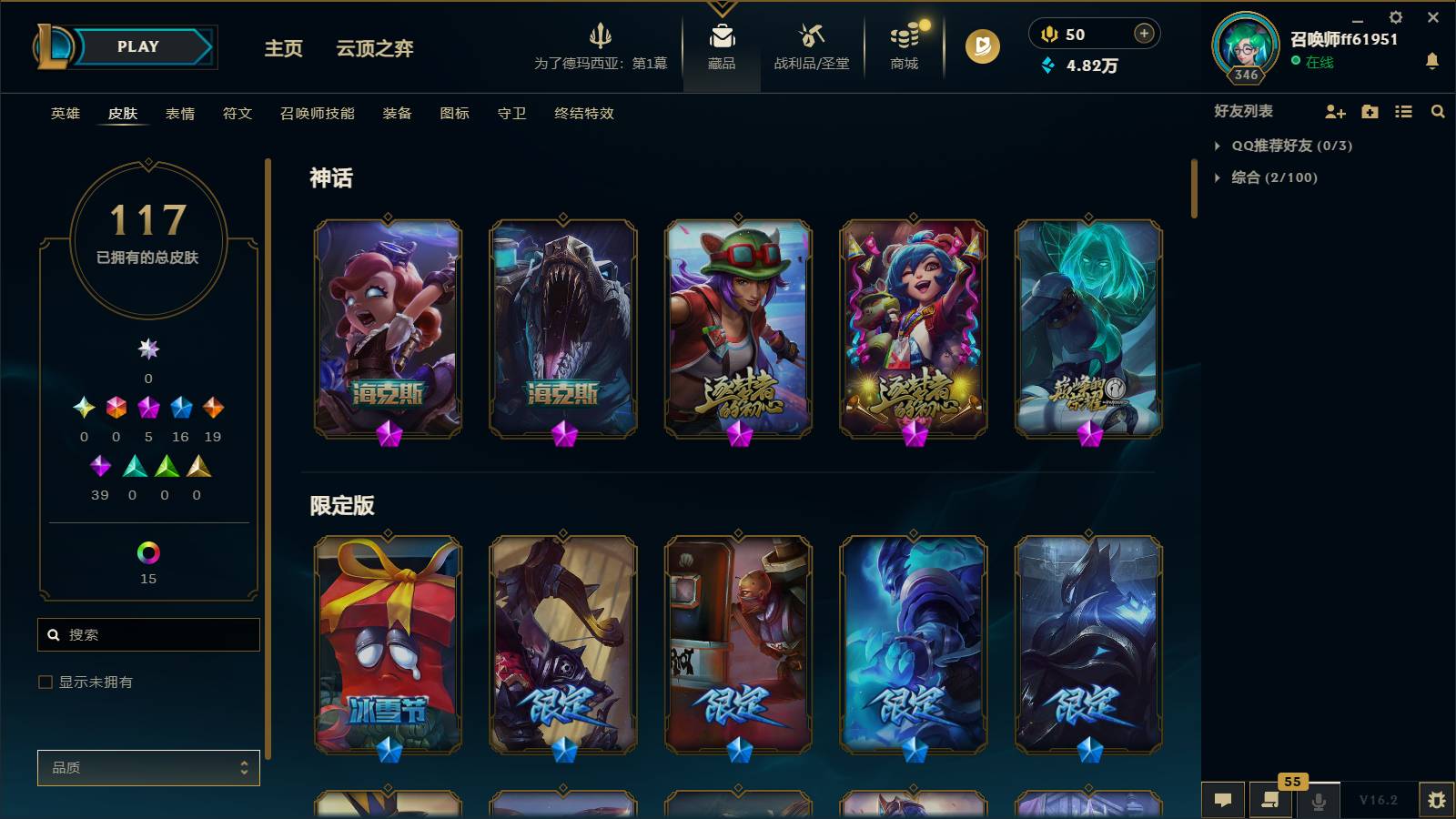Switch to the 英雄 tab
The image size is (1456, 819).
coord(64,114)
